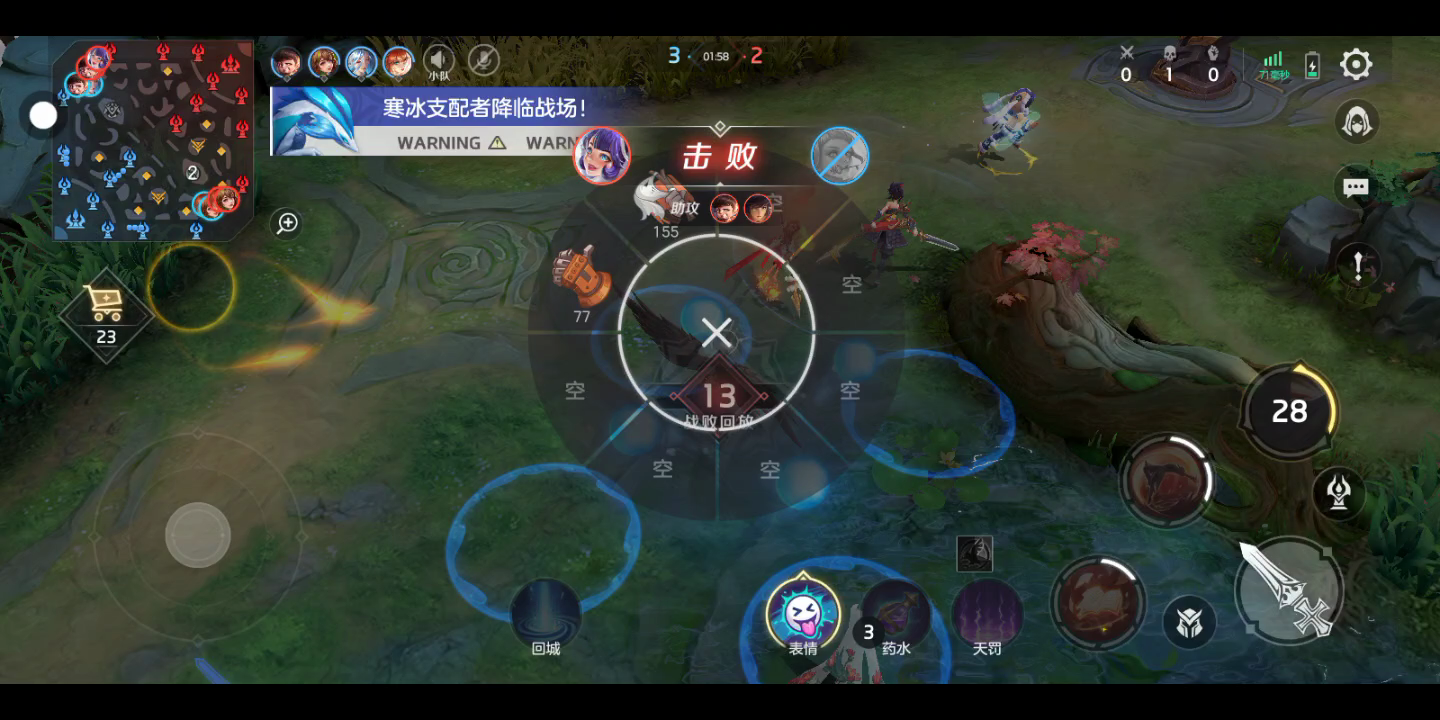Activate the 回城 recall button
This screenshot has width=1440, height=720.
545,613
